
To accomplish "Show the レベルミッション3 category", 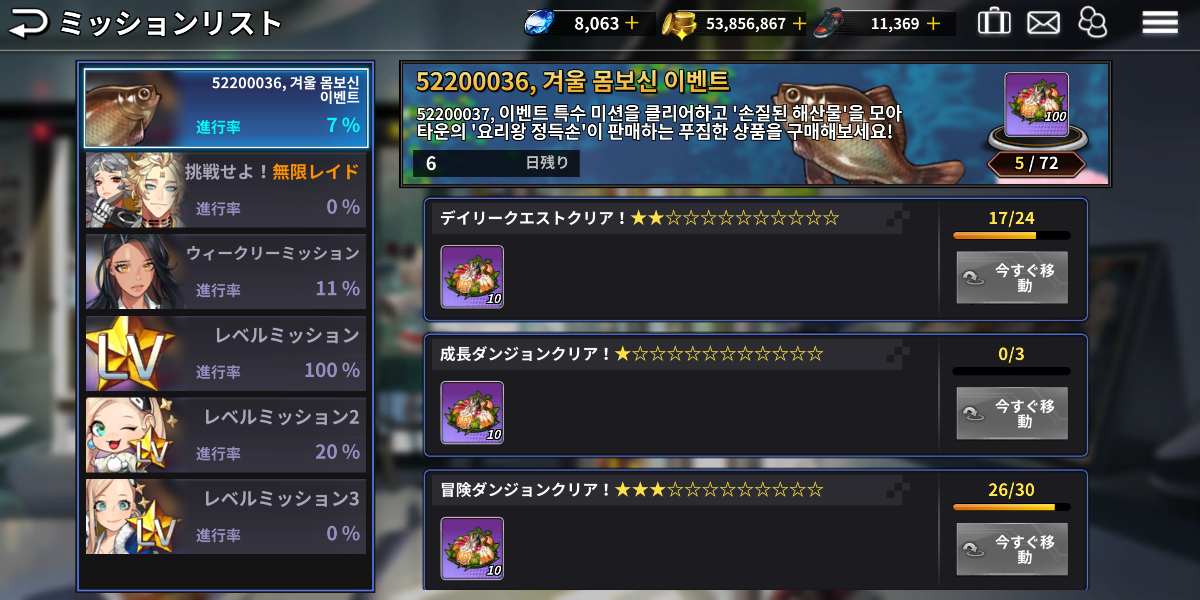I will pos(225,517).
